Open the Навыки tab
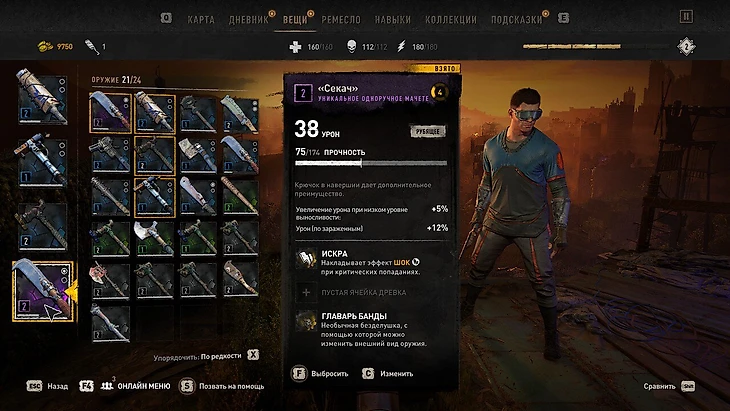Screen dimensions: 730x411 click(x=393, y=19)
